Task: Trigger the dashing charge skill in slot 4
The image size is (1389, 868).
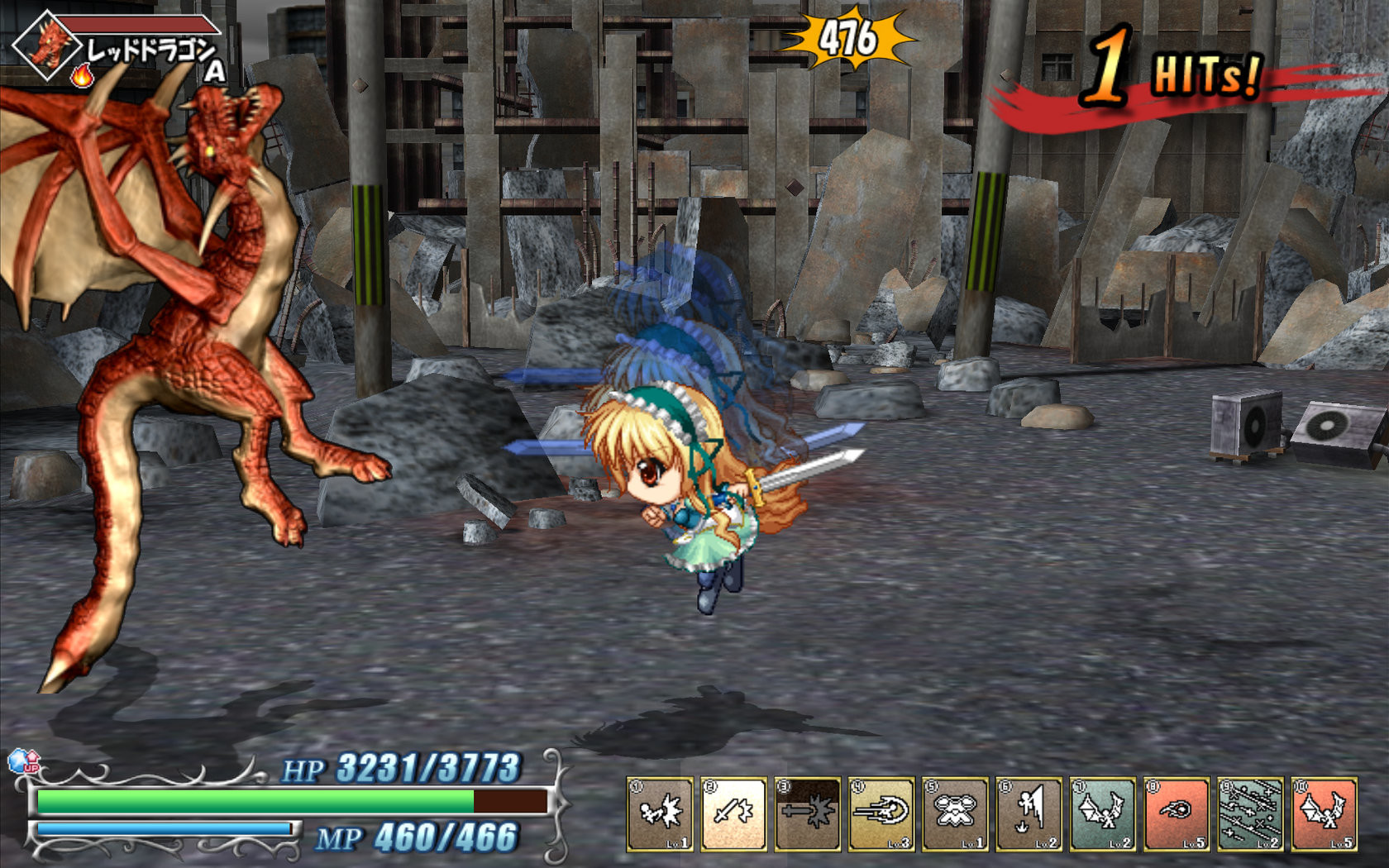Action: click(x=881, y=814)
